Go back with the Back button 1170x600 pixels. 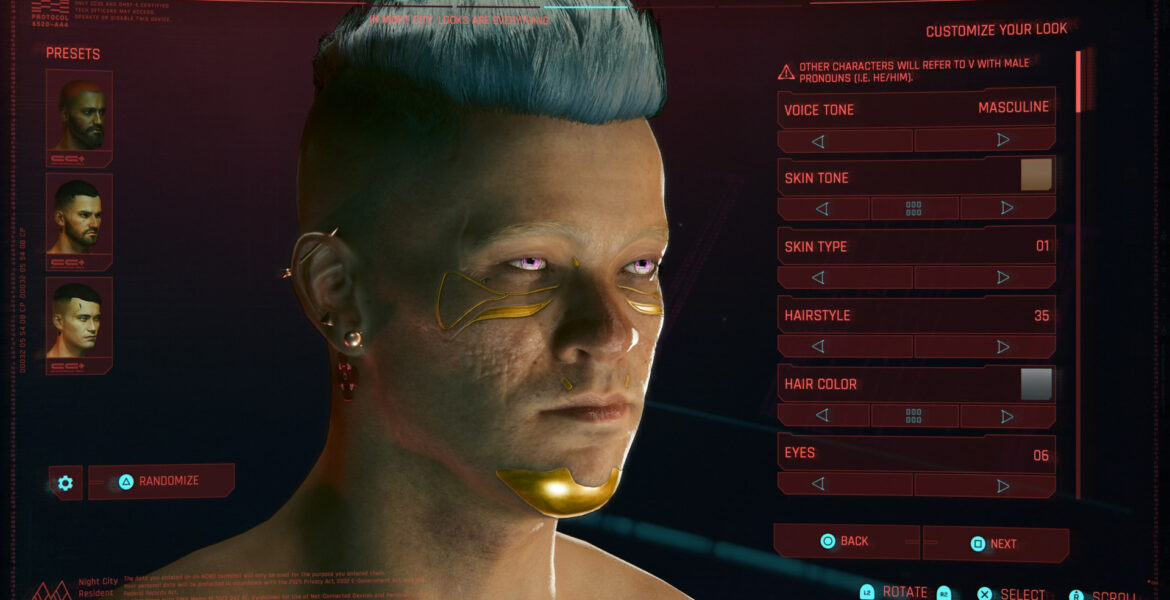click(x=845, y=541)
